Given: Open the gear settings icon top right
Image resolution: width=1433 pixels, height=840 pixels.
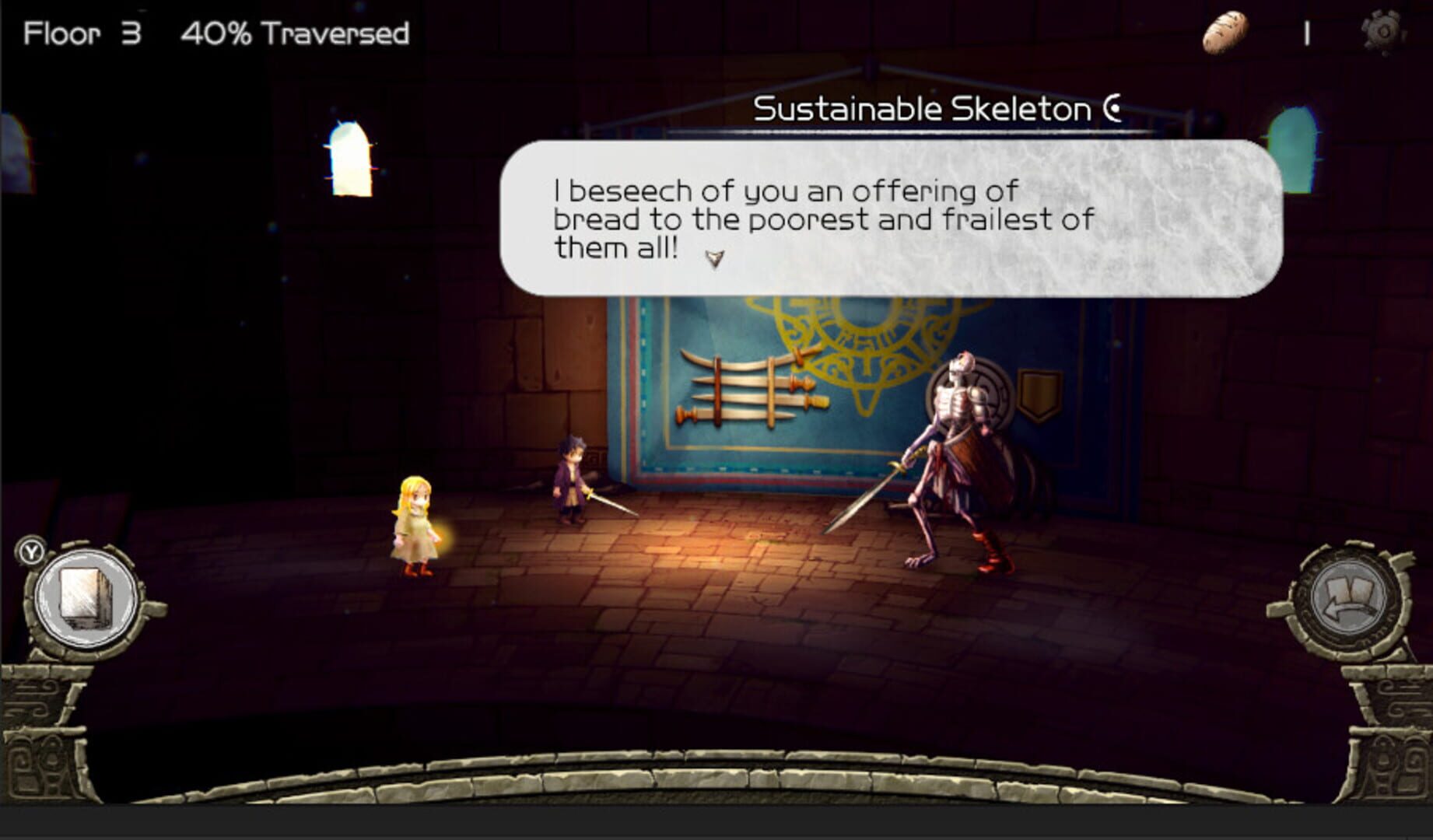Looking at the screenshot, I should [x=1383, y=31].
